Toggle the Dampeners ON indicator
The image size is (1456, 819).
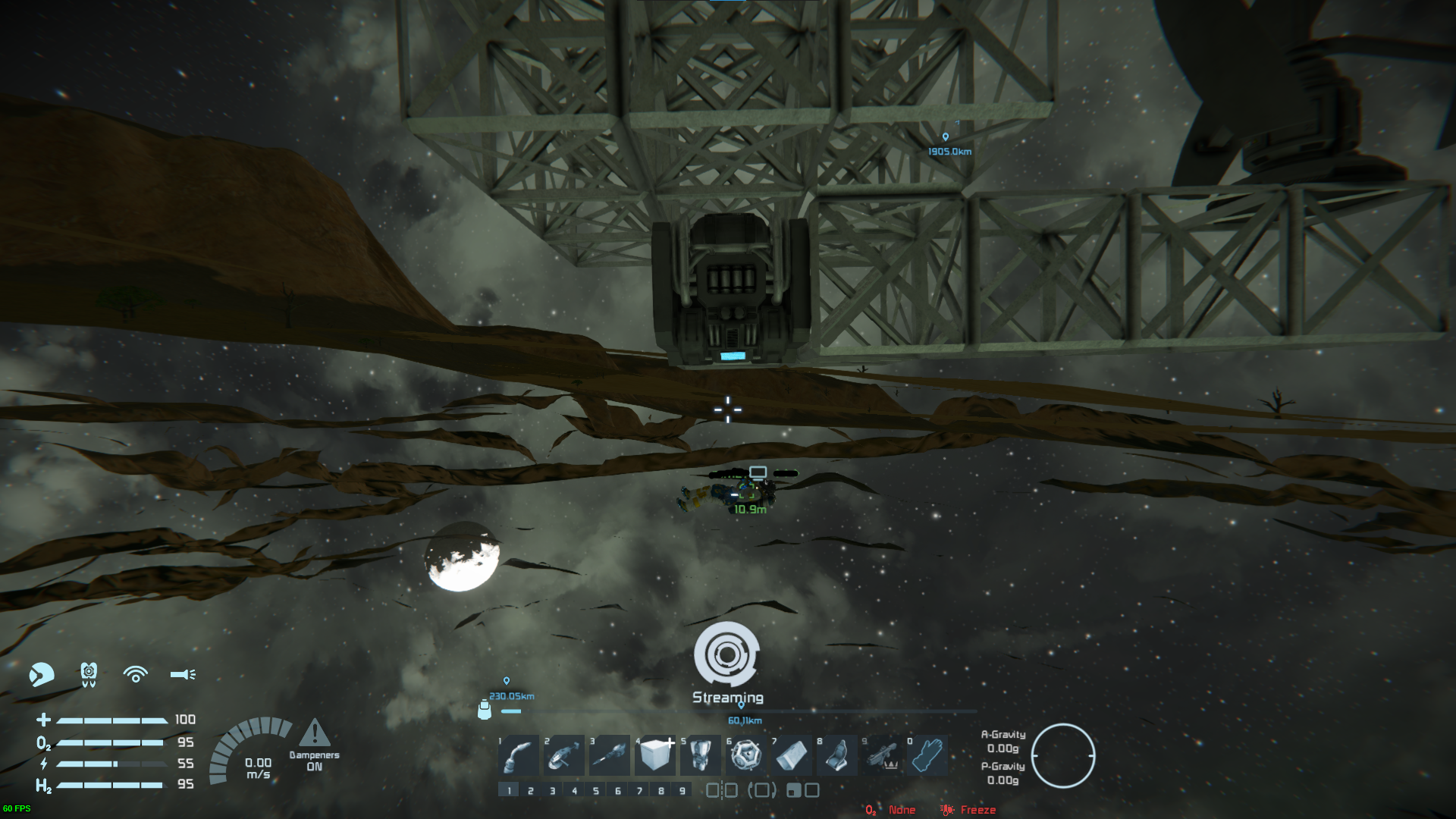pyautogui.click(x=314, y=745)
